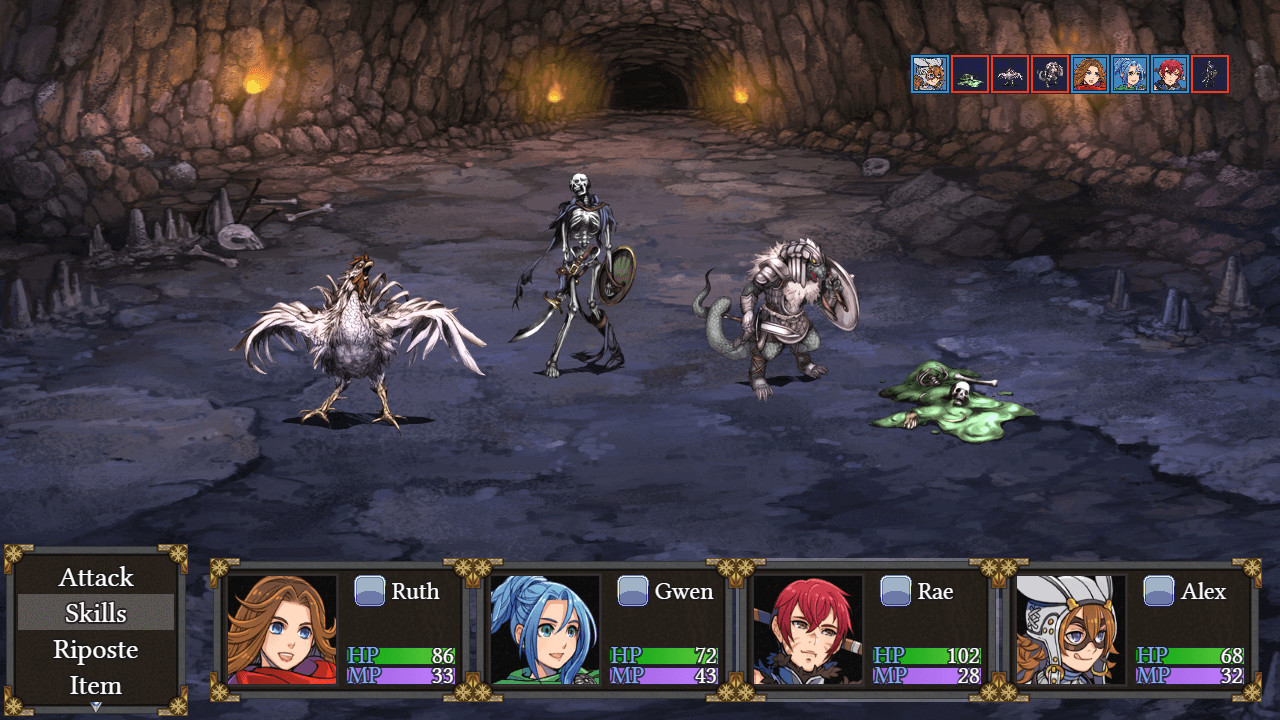Click the green slime icon in the turn order bar
The image size is (1280, 720).
coord(969,73)
